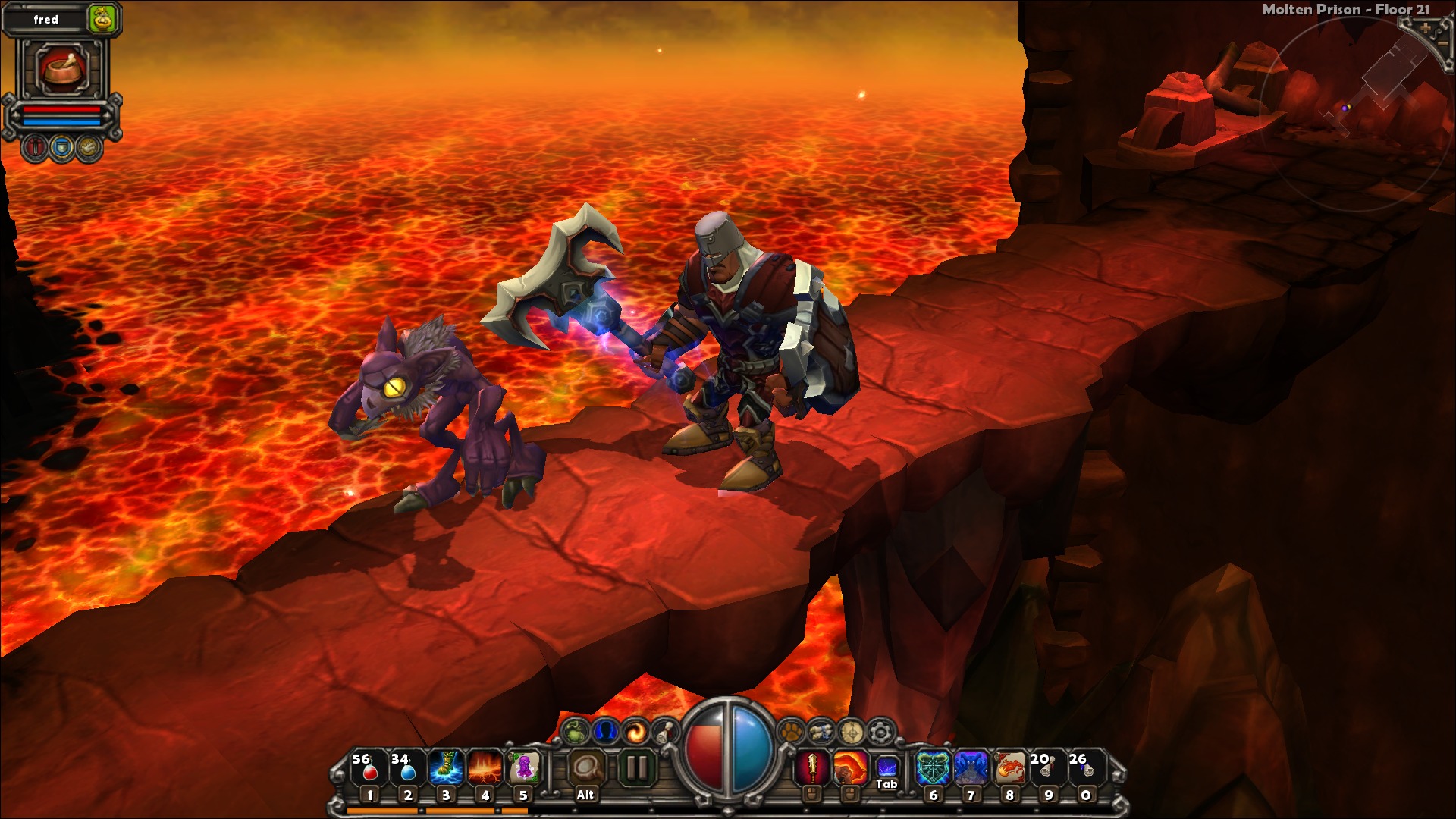Pause the game with the pause button
The height and width of the screenshot is (819, 1456).
click(636, 768)
